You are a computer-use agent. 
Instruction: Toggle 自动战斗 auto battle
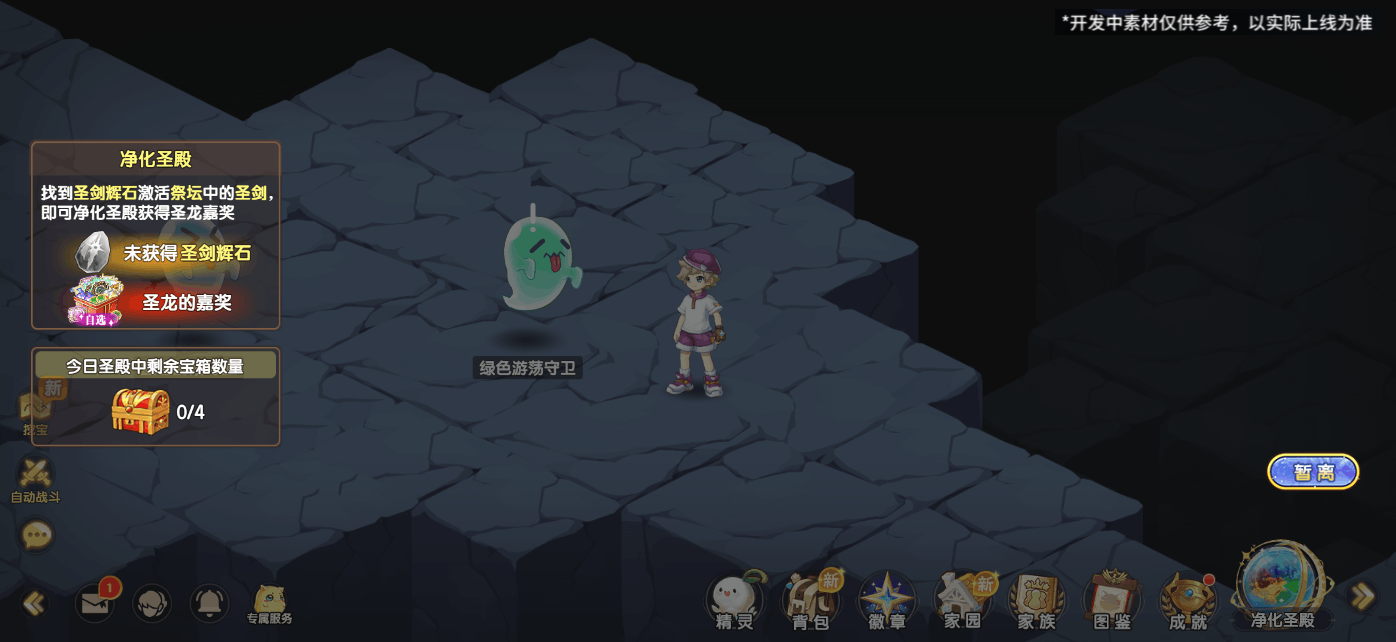tap(36, 478)
